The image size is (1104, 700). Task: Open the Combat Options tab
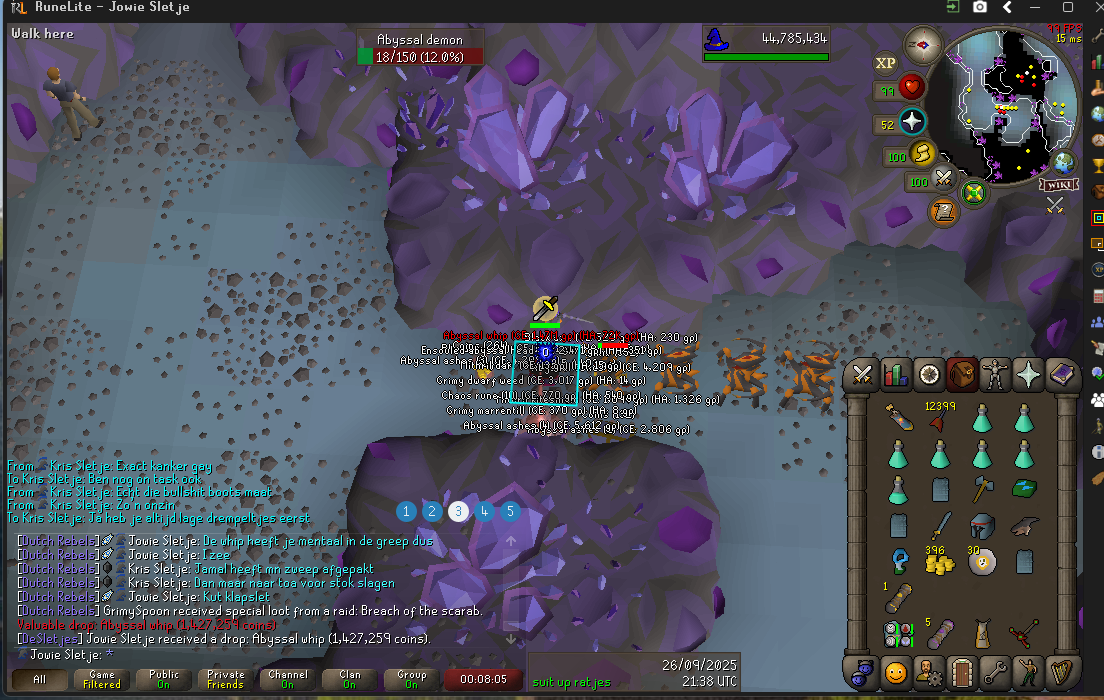(x=862, y=374)
